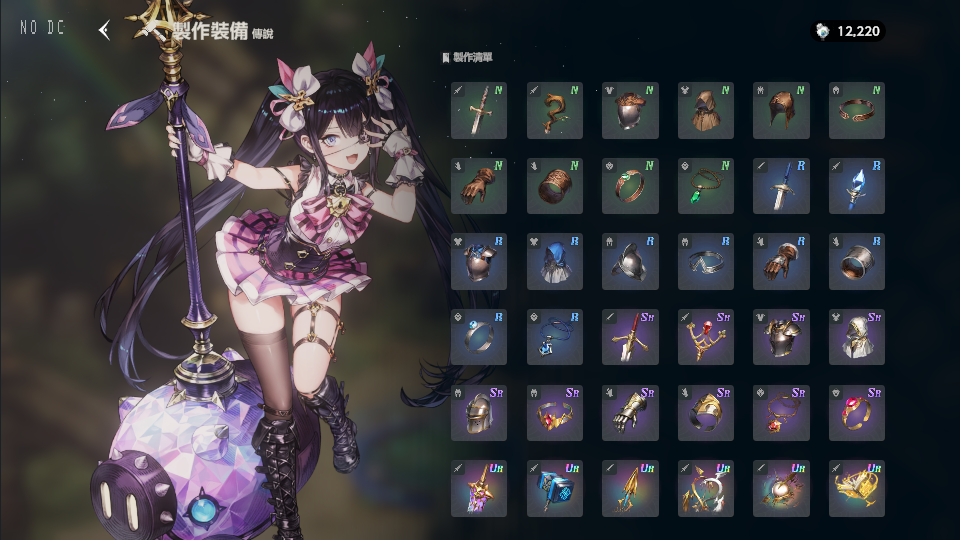Select the SR-rank knight helmet
960x540 pixels.
click(x=479, y=413)
